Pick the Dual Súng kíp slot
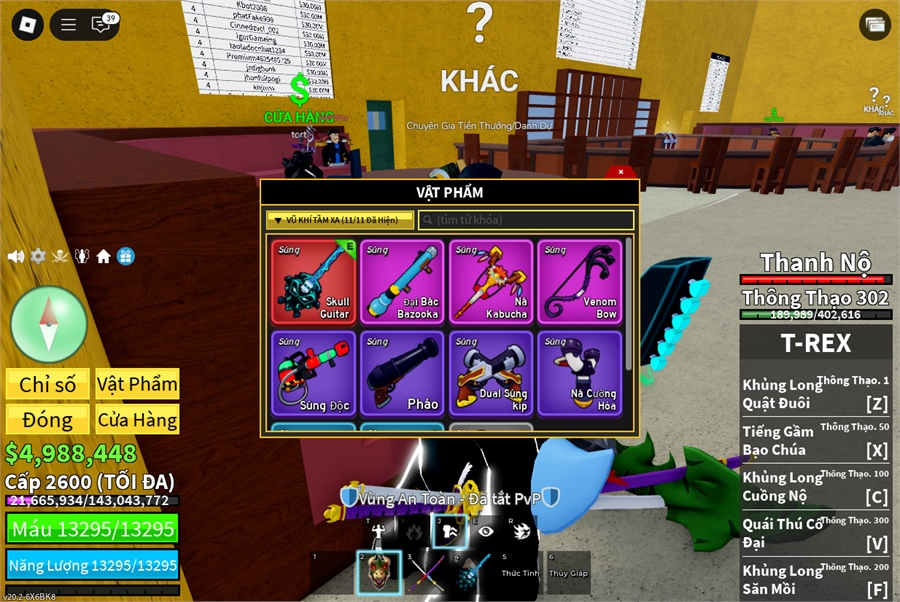The image size is (900, 602). pos(491,373)
